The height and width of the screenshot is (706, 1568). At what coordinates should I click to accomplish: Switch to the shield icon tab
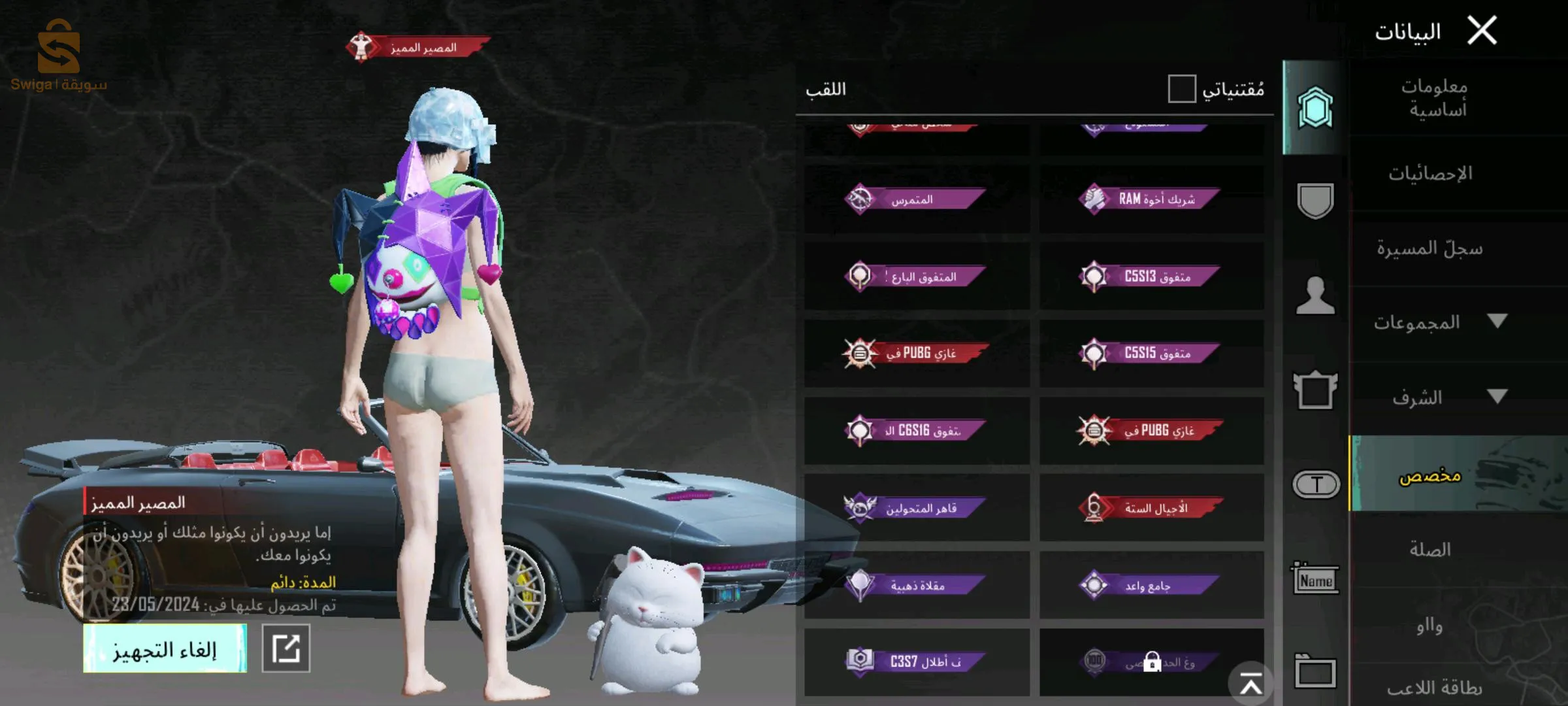(1315, 201)
